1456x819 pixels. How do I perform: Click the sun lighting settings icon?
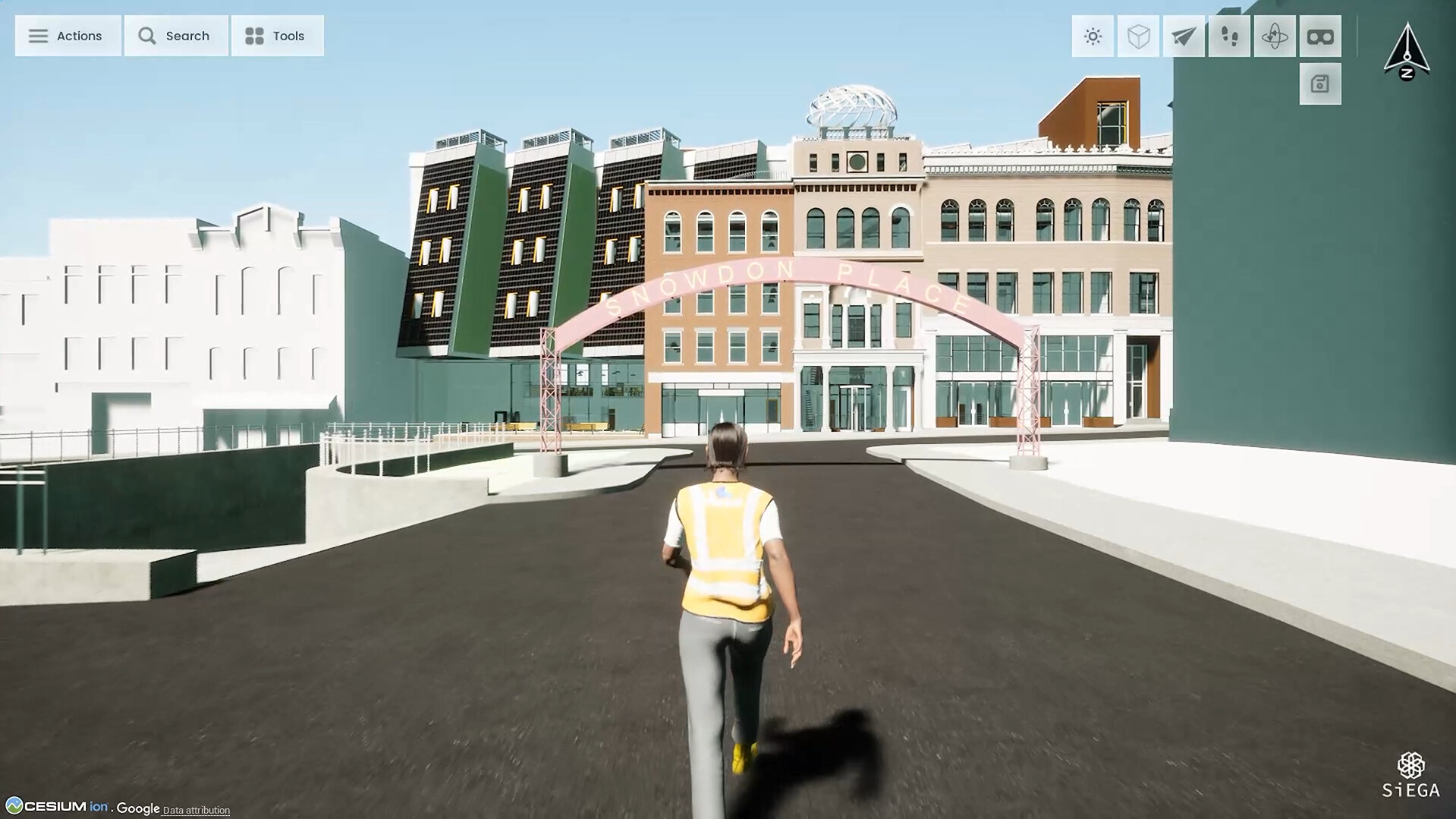(1093, 36)
